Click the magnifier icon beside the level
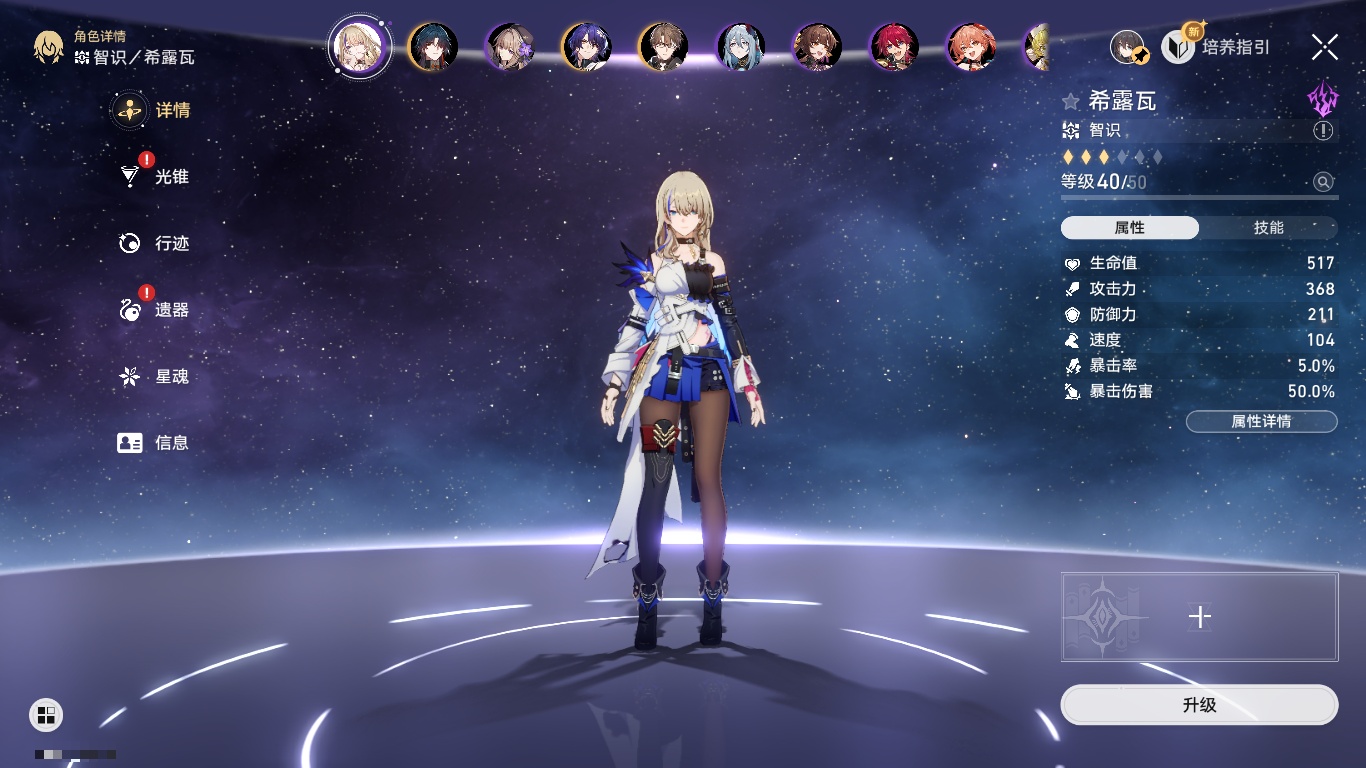 (x=1323, y=182)
